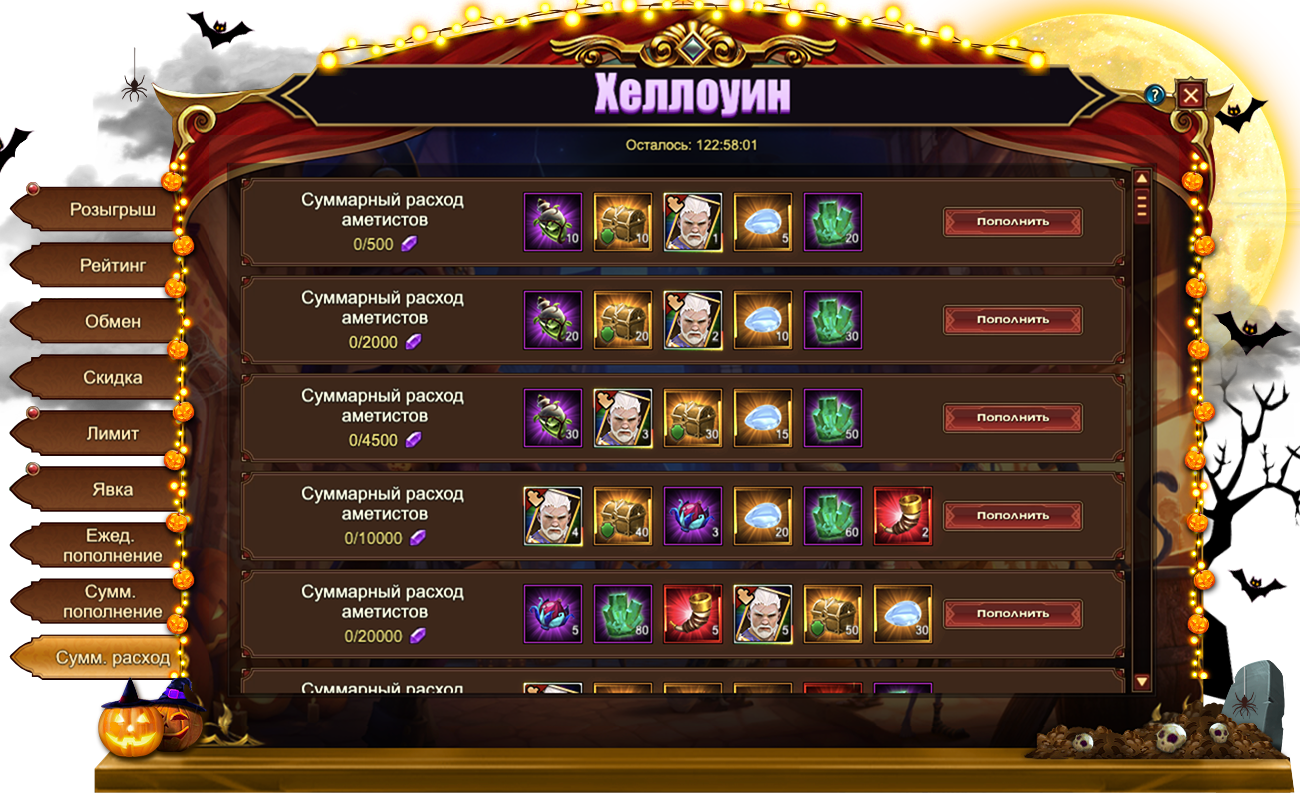
Task: Click the scrollbar down arrow
Action: [x=1141, y=682]
